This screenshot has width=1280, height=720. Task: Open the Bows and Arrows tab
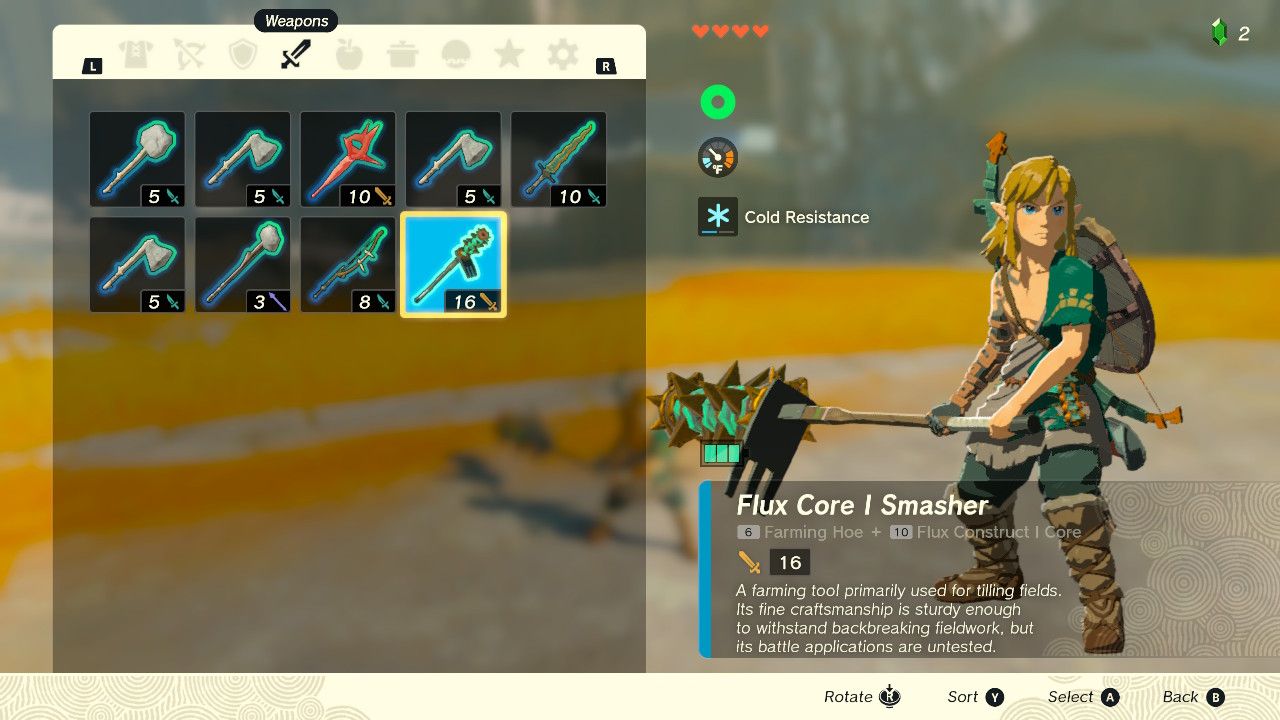pyautogui.click(x=189, y=55)
